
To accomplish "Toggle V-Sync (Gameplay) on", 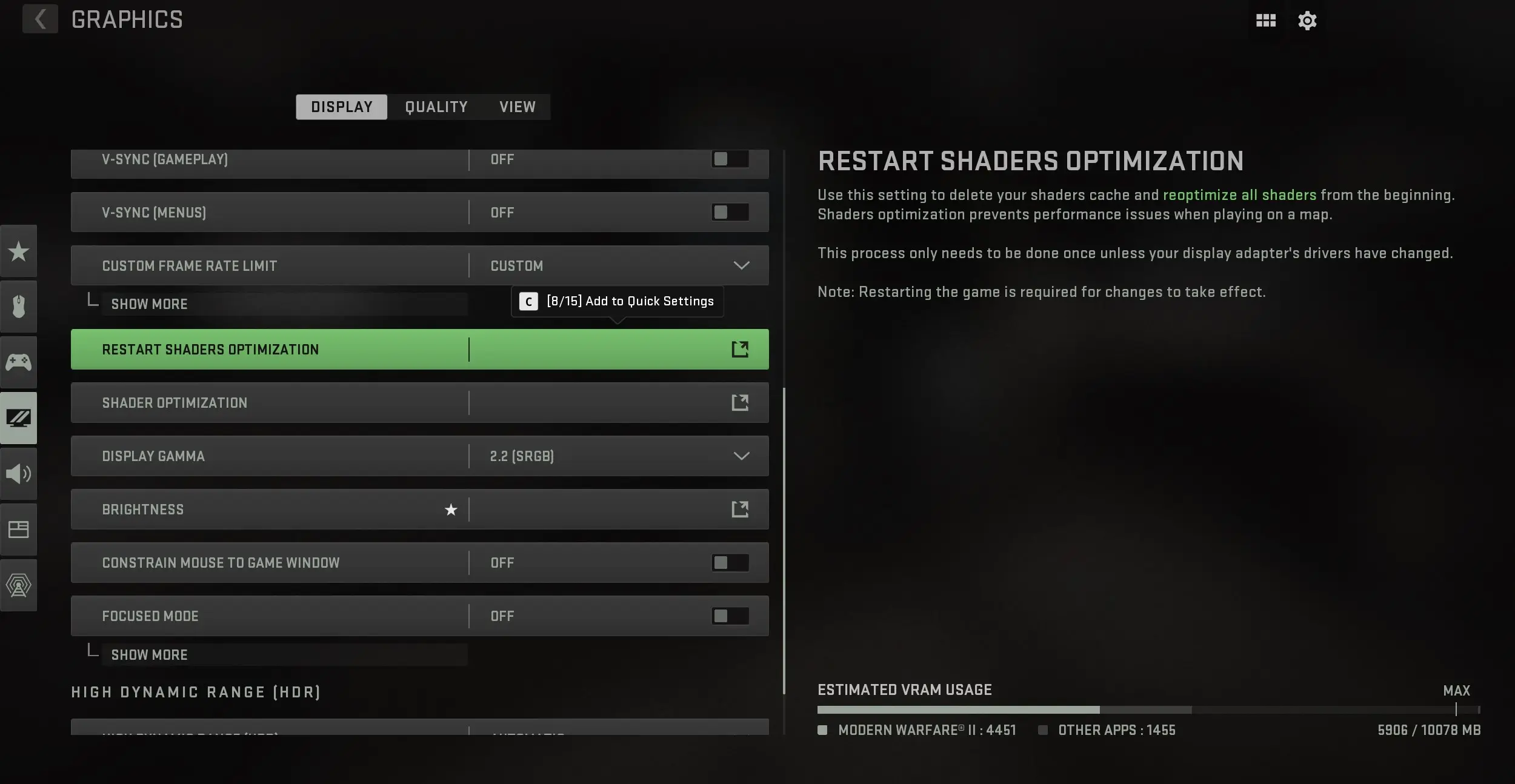I will [729, 159].
